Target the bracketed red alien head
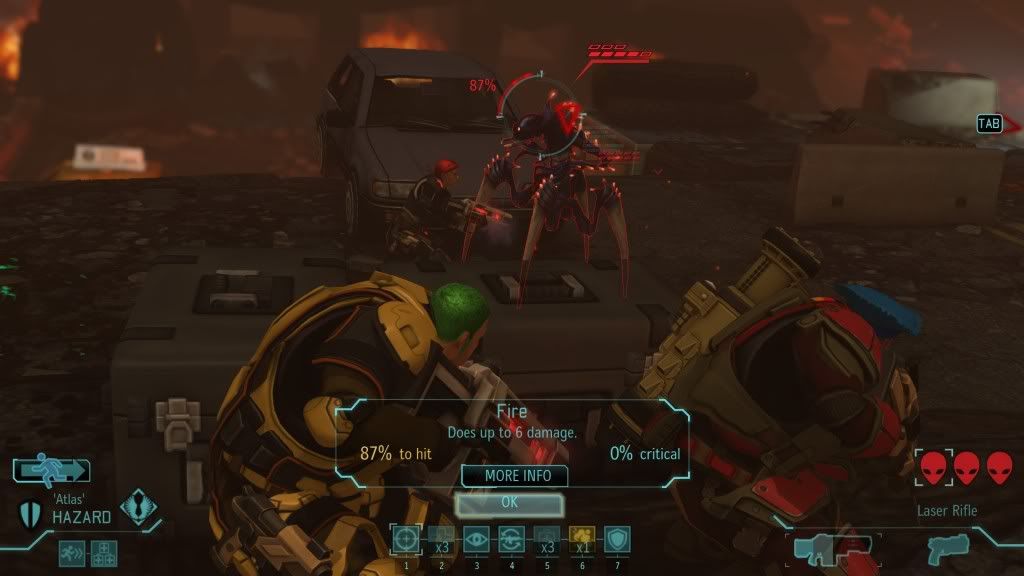This screenshot has width=1024, height=576. (x=932, y=467)
